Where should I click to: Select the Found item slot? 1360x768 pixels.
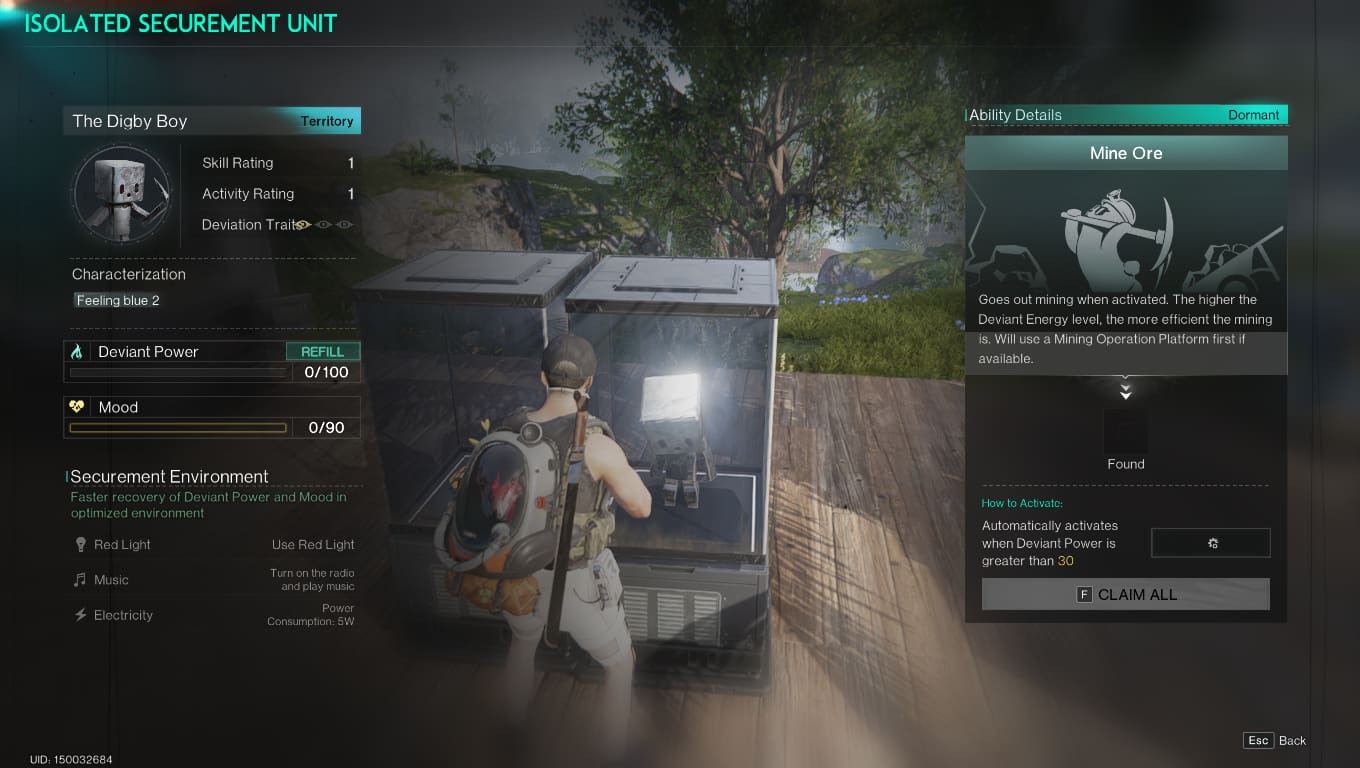[x=1126, y=432]
